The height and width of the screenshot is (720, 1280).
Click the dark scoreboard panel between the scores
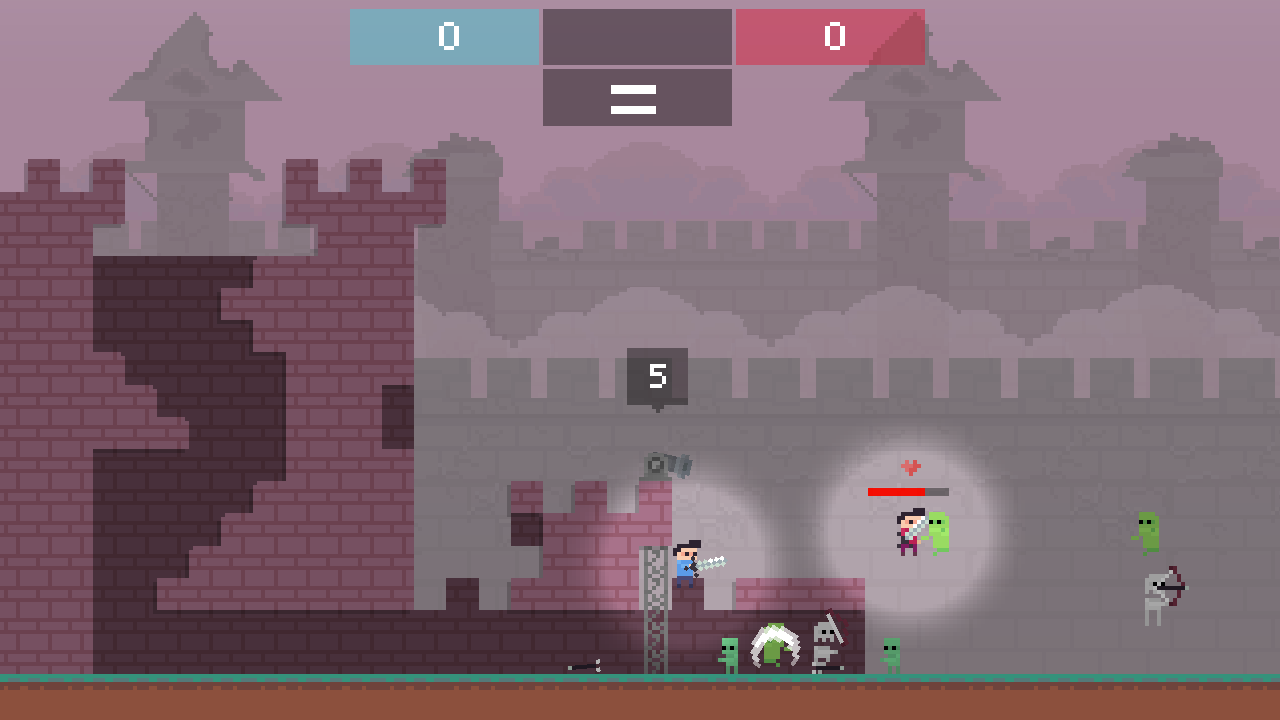[636, 38]
